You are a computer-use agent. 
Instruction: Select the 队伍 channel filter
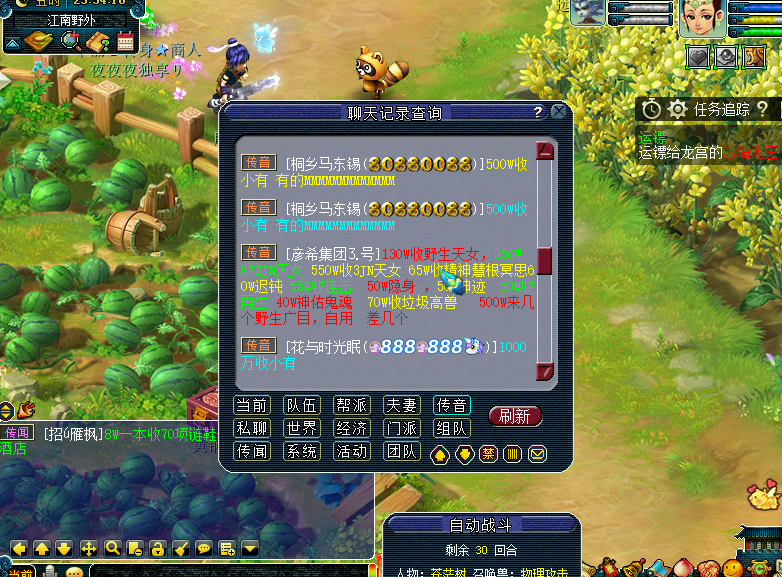(302, 405)
